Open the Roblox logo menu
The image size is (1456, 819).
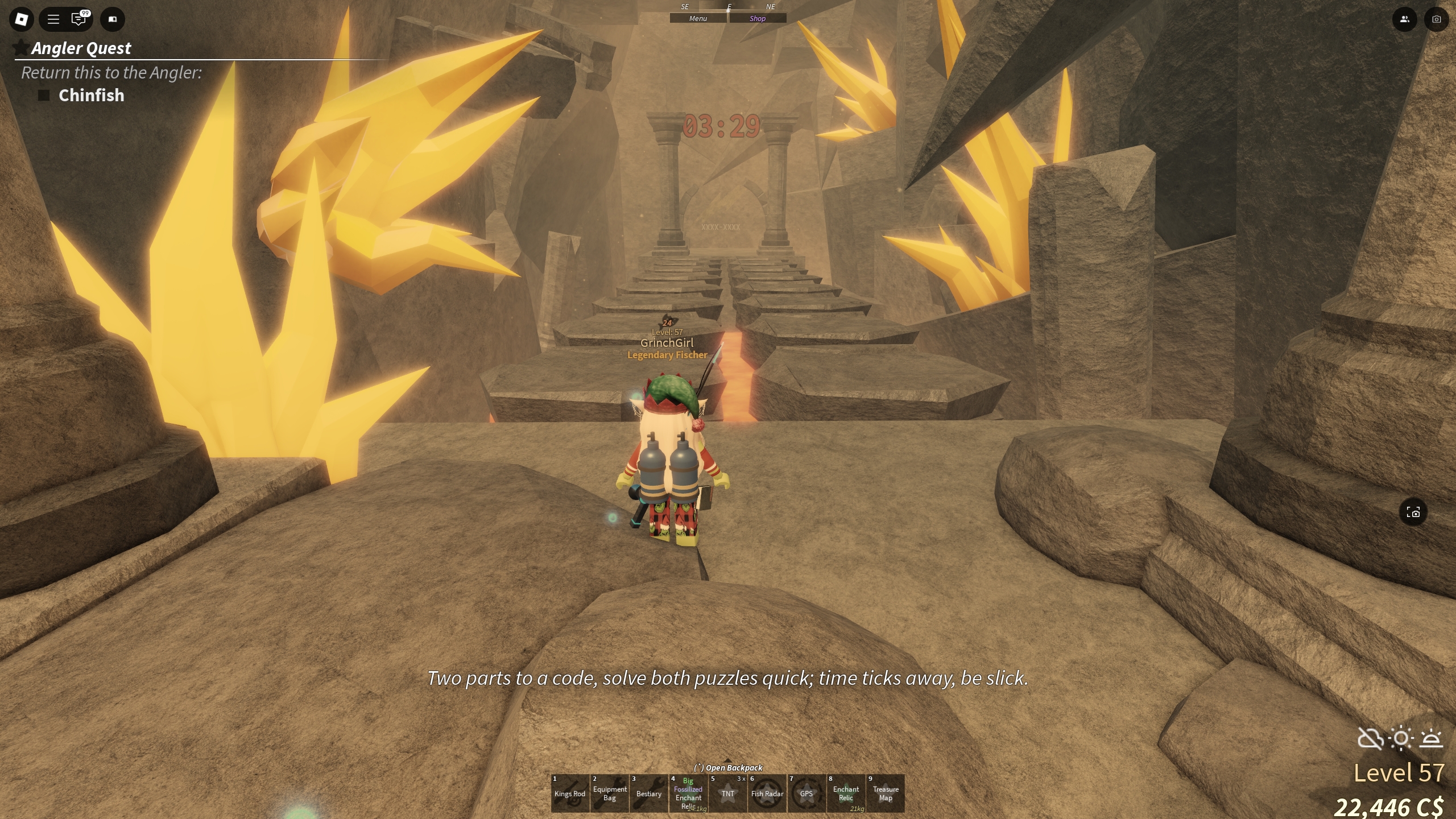(x=21, y=19)
